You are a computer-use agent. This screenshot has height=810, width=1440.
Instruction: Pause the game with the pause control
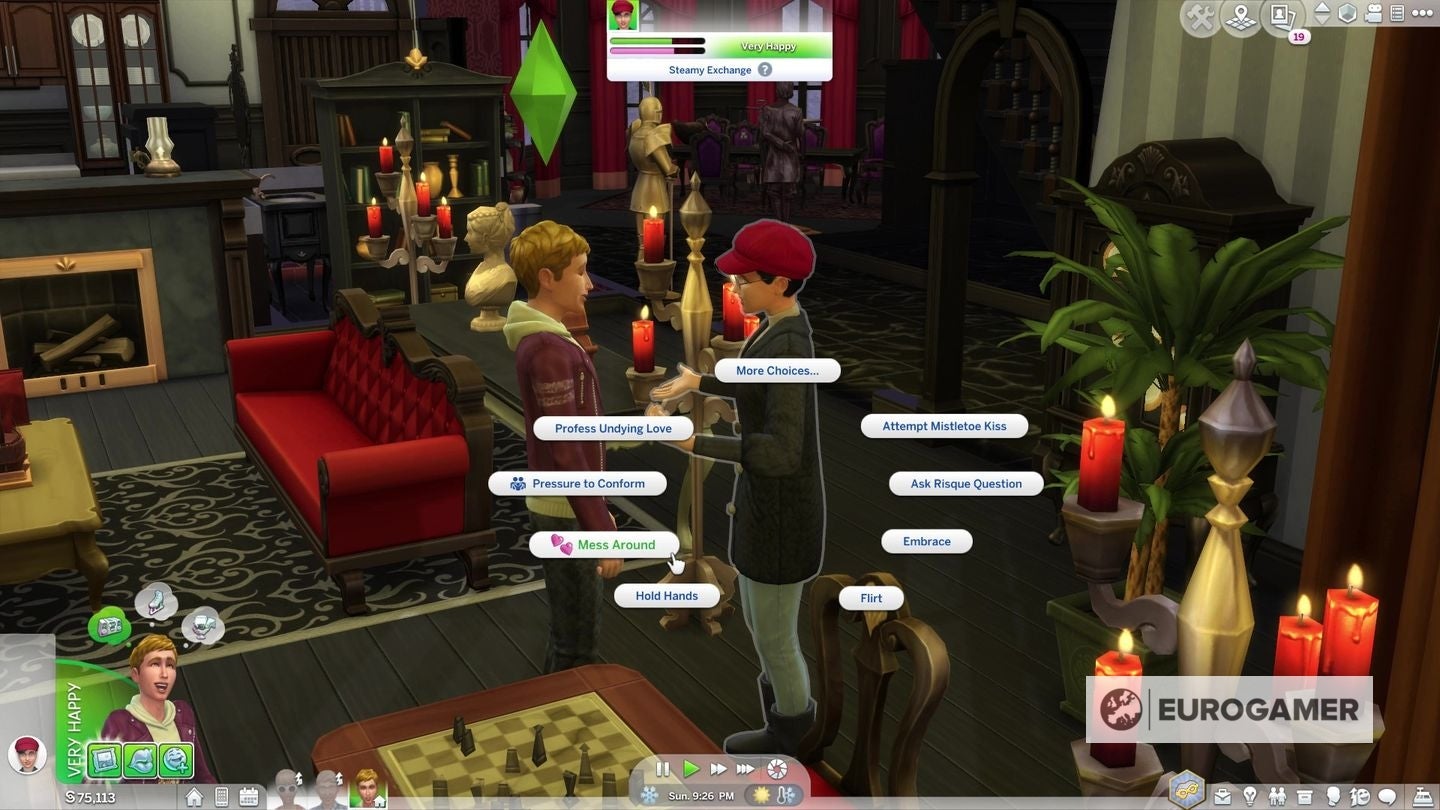[662, 769]
